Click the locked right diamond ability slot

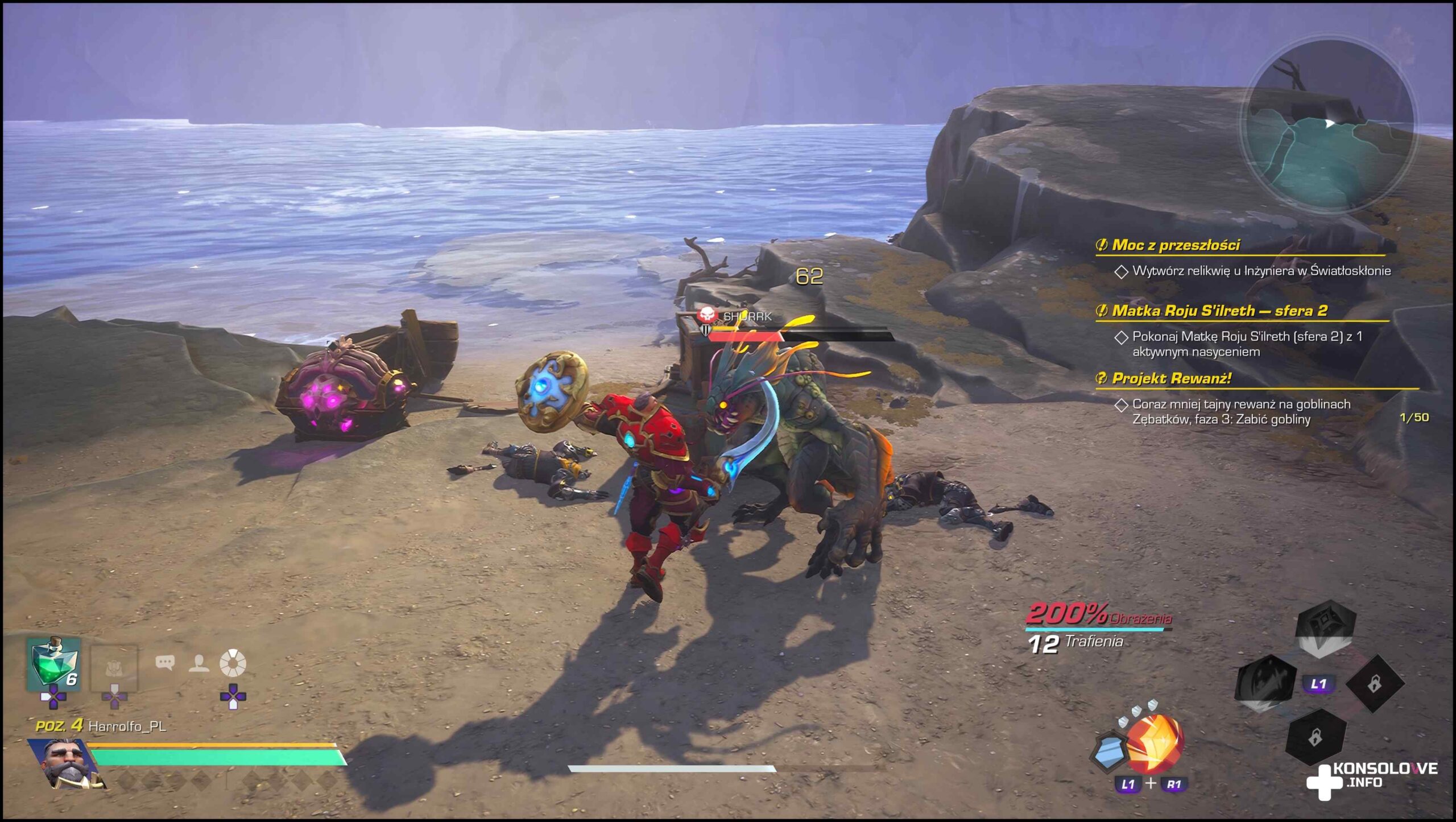point(1374,683)
